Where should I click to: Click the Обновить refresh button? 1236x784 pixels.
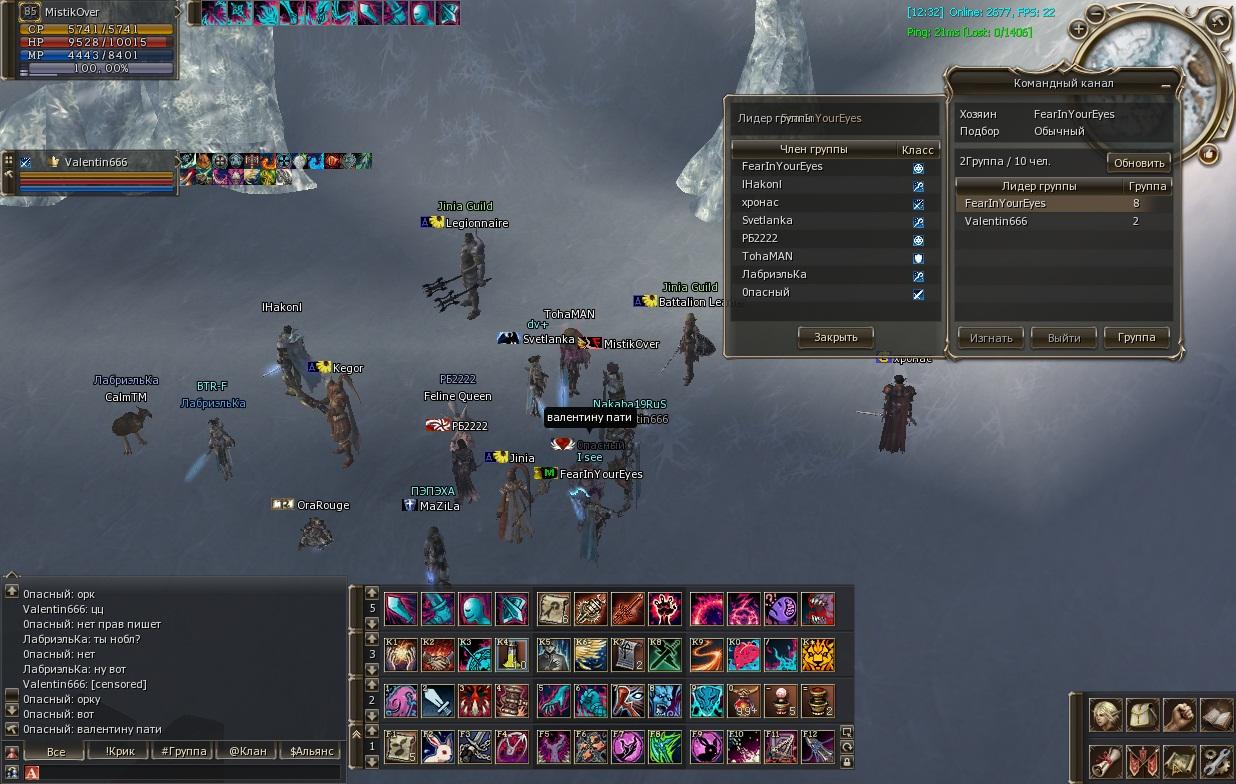[x=1139, y=163]
